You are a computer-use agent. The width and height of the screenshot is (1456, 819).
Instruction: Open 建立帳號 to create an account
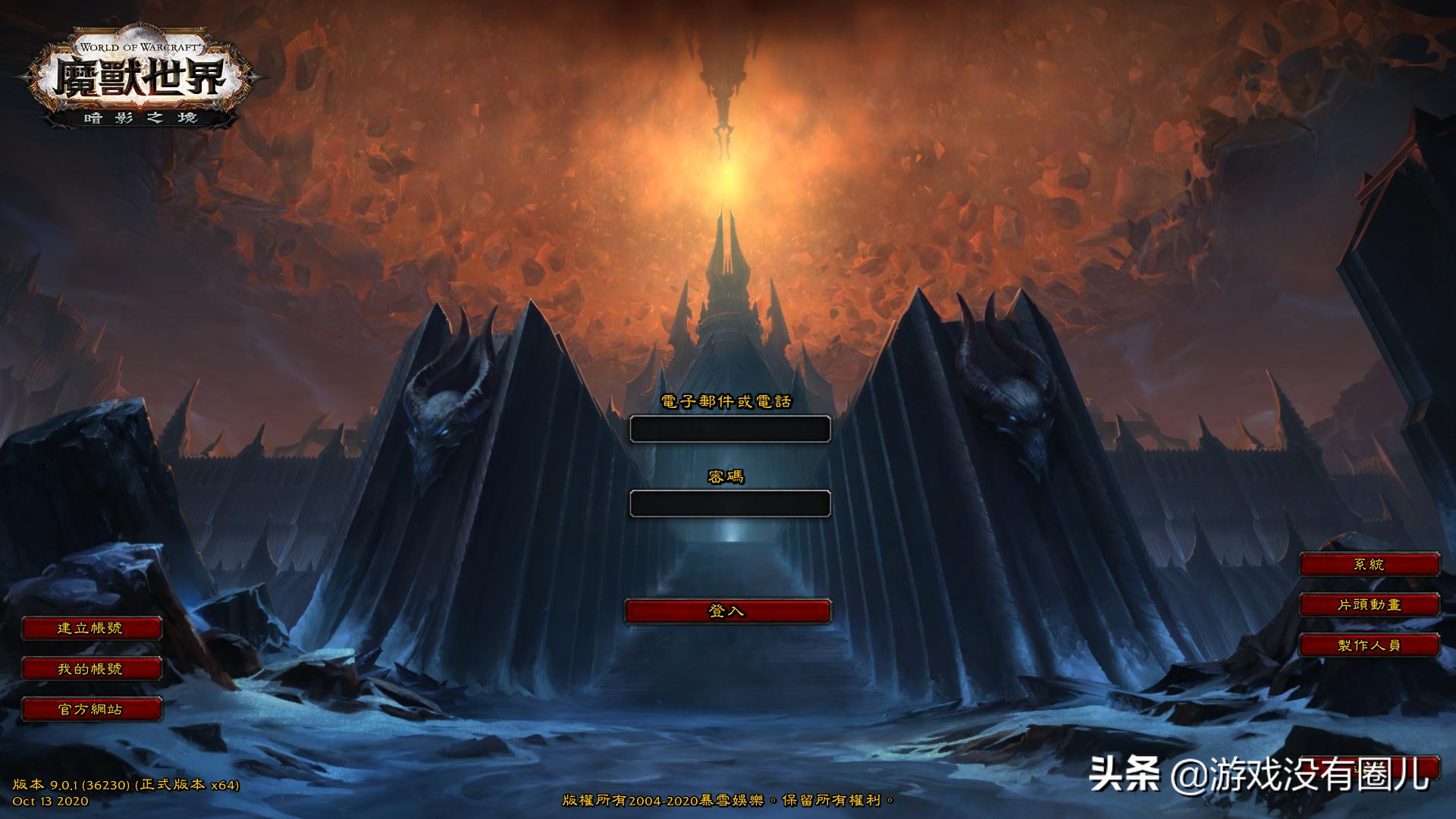click(93, 629)
